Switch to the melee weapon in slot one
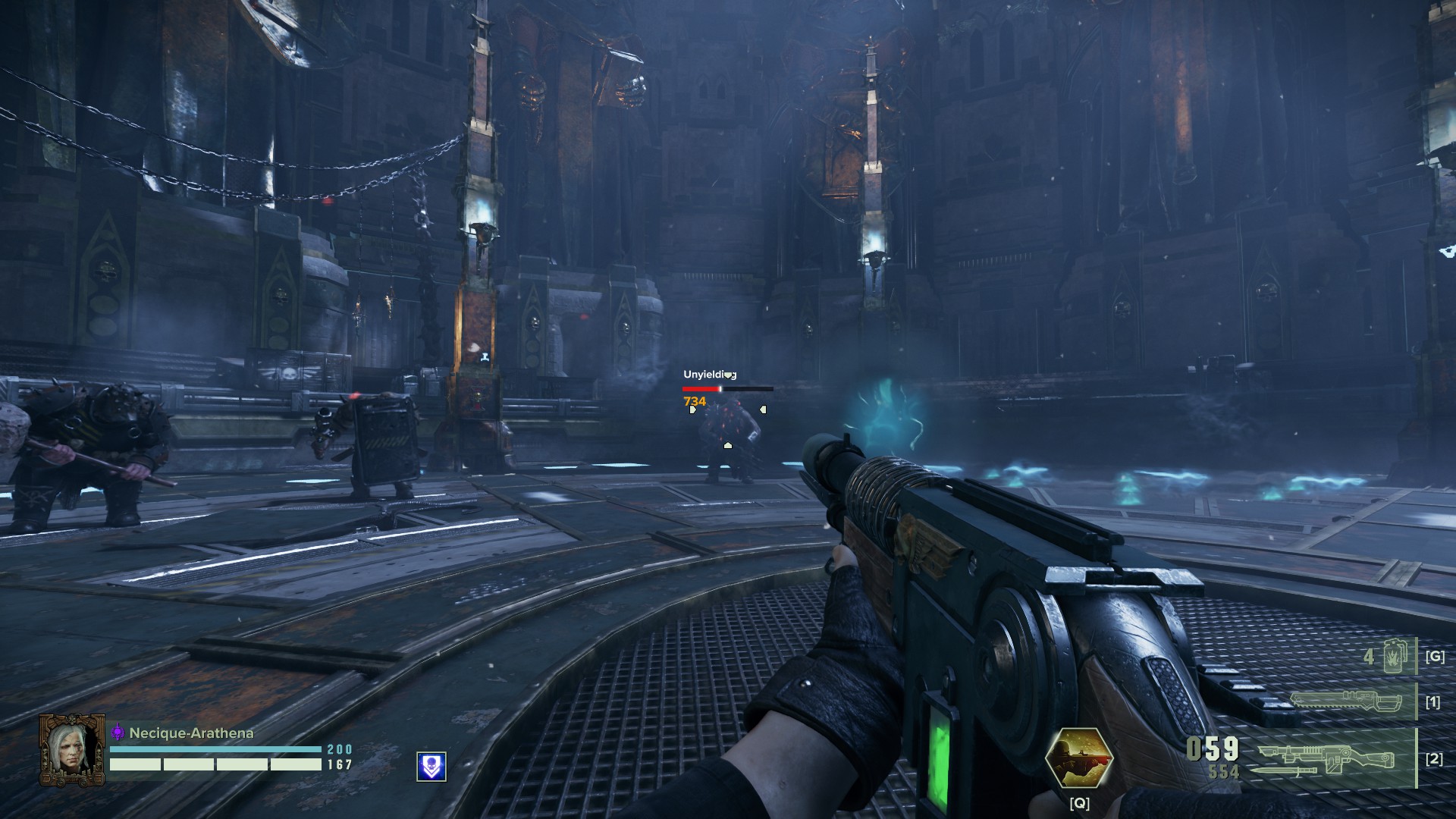 [x=1343, y=701]
